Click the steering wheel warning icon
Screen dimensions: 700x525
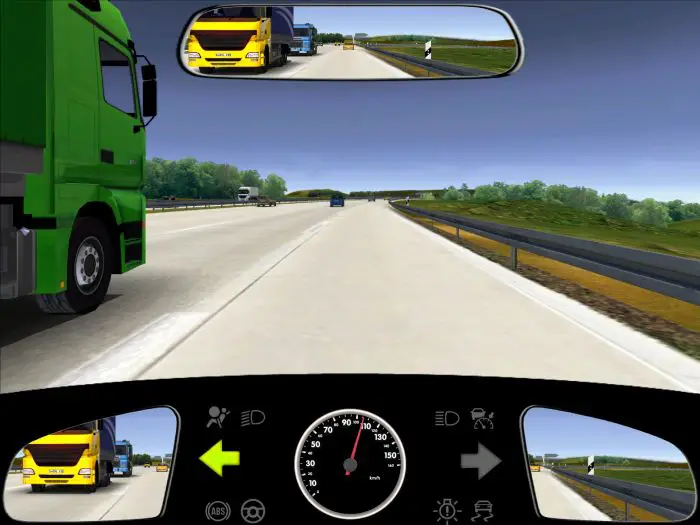tap(253, 510)
